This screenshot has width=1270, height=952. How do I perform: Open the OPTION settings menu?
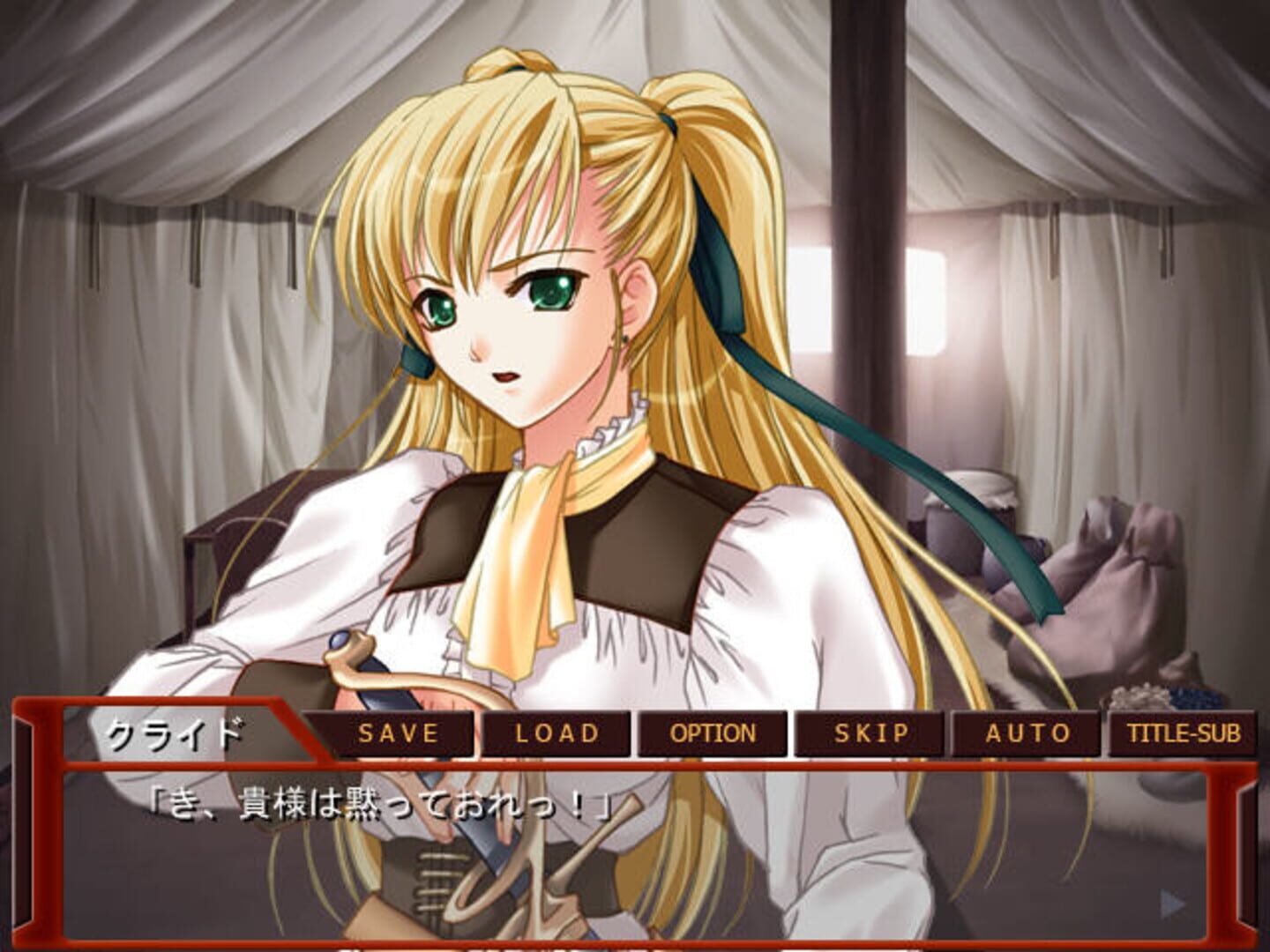(713, 733)
